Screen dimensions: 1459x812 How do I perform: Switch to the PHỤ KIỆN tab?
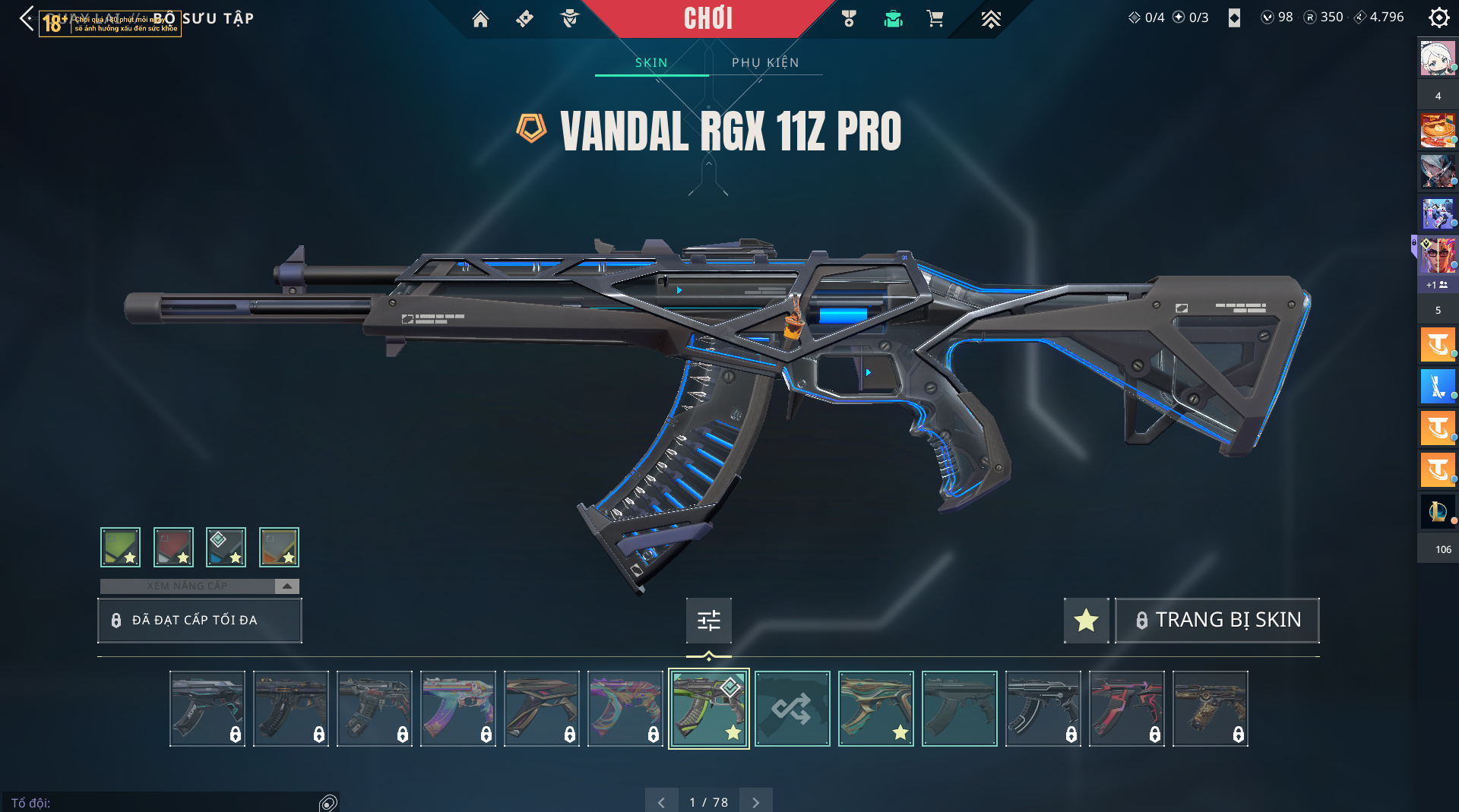[x=765, y=62]
